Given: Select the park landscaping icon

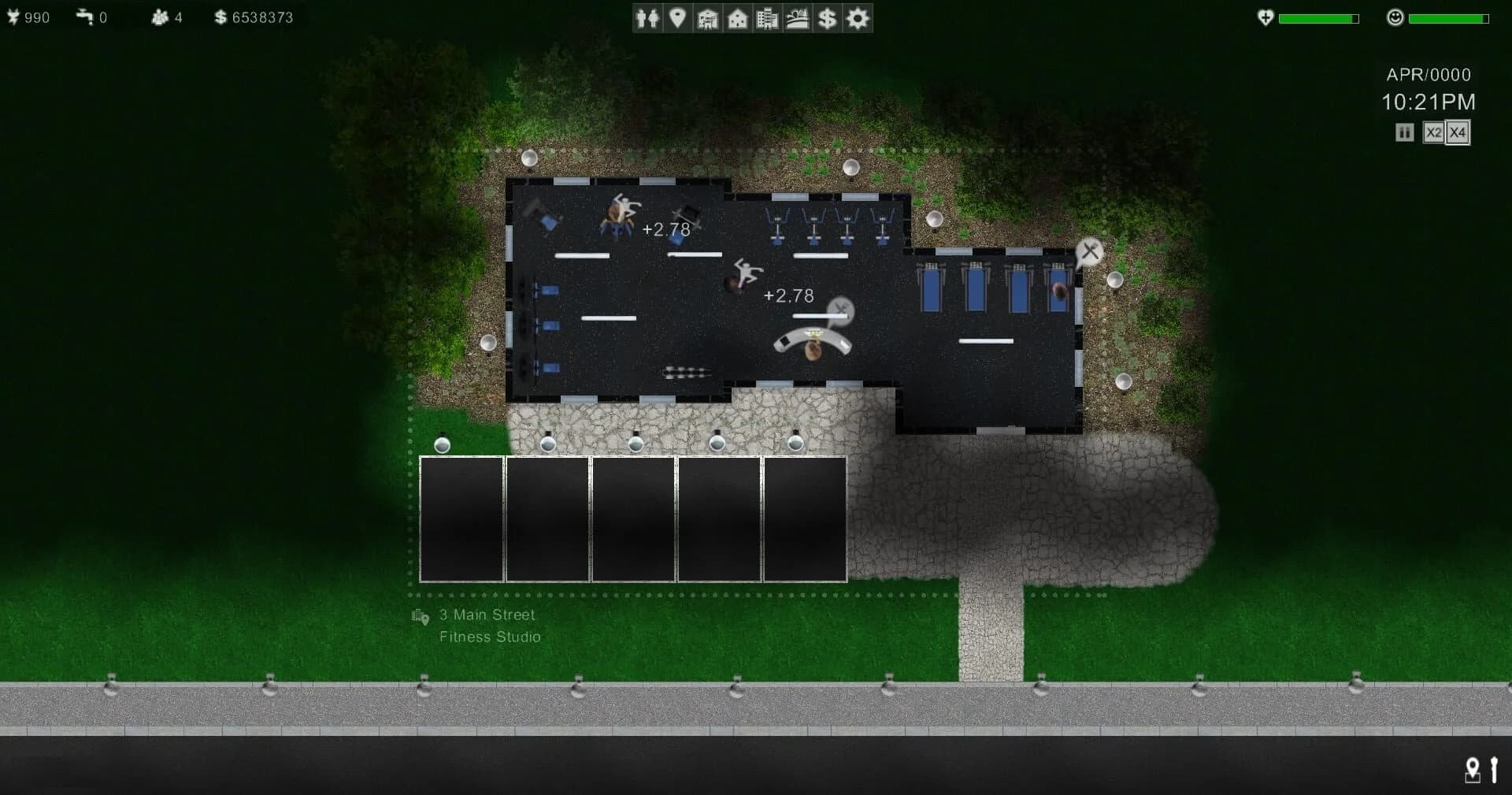Looking at the screenshot, I should coord(796,17).
